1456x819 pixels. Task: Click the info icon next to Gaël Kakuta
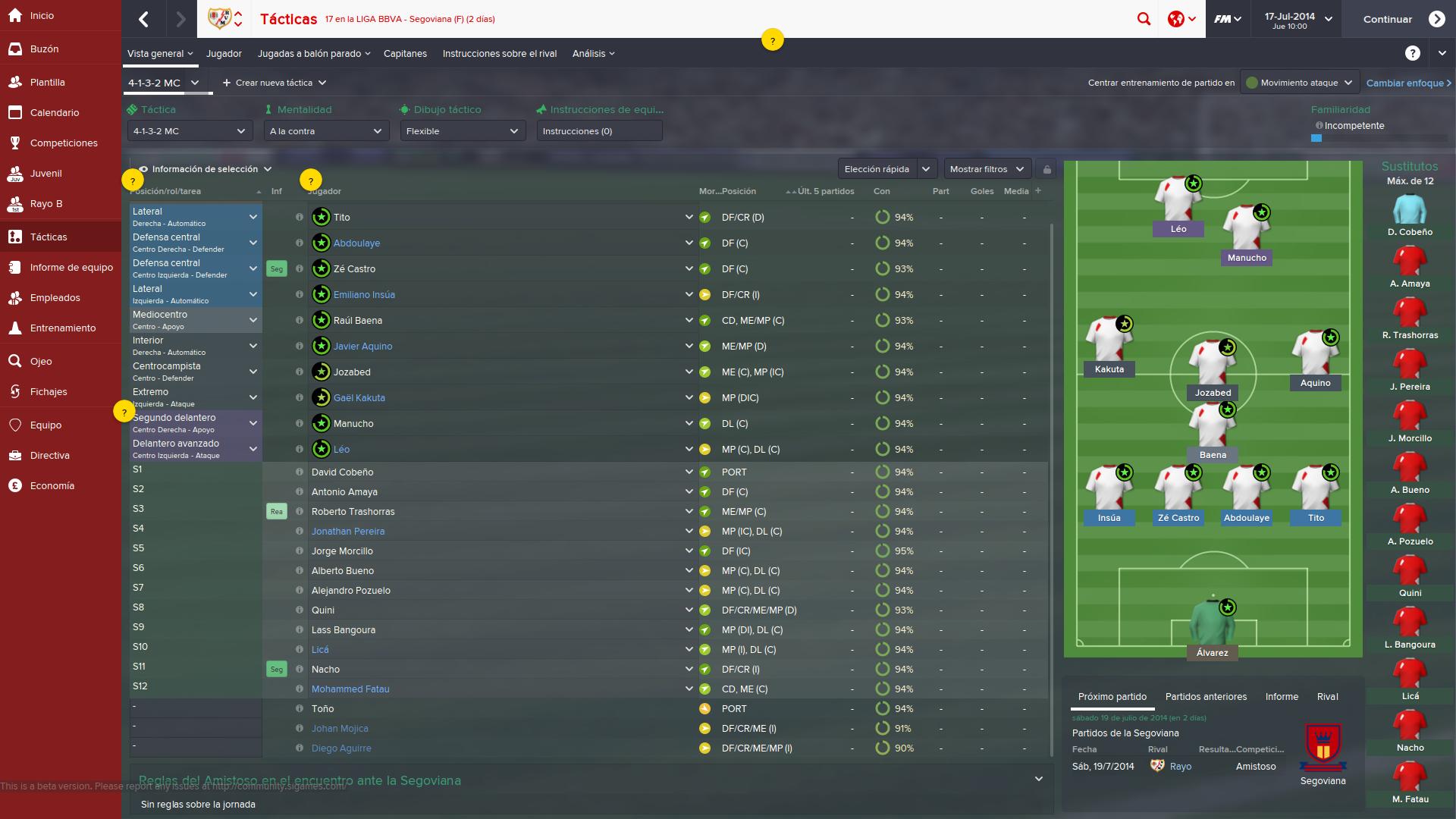pyautogui.click(x=298, y=397)
